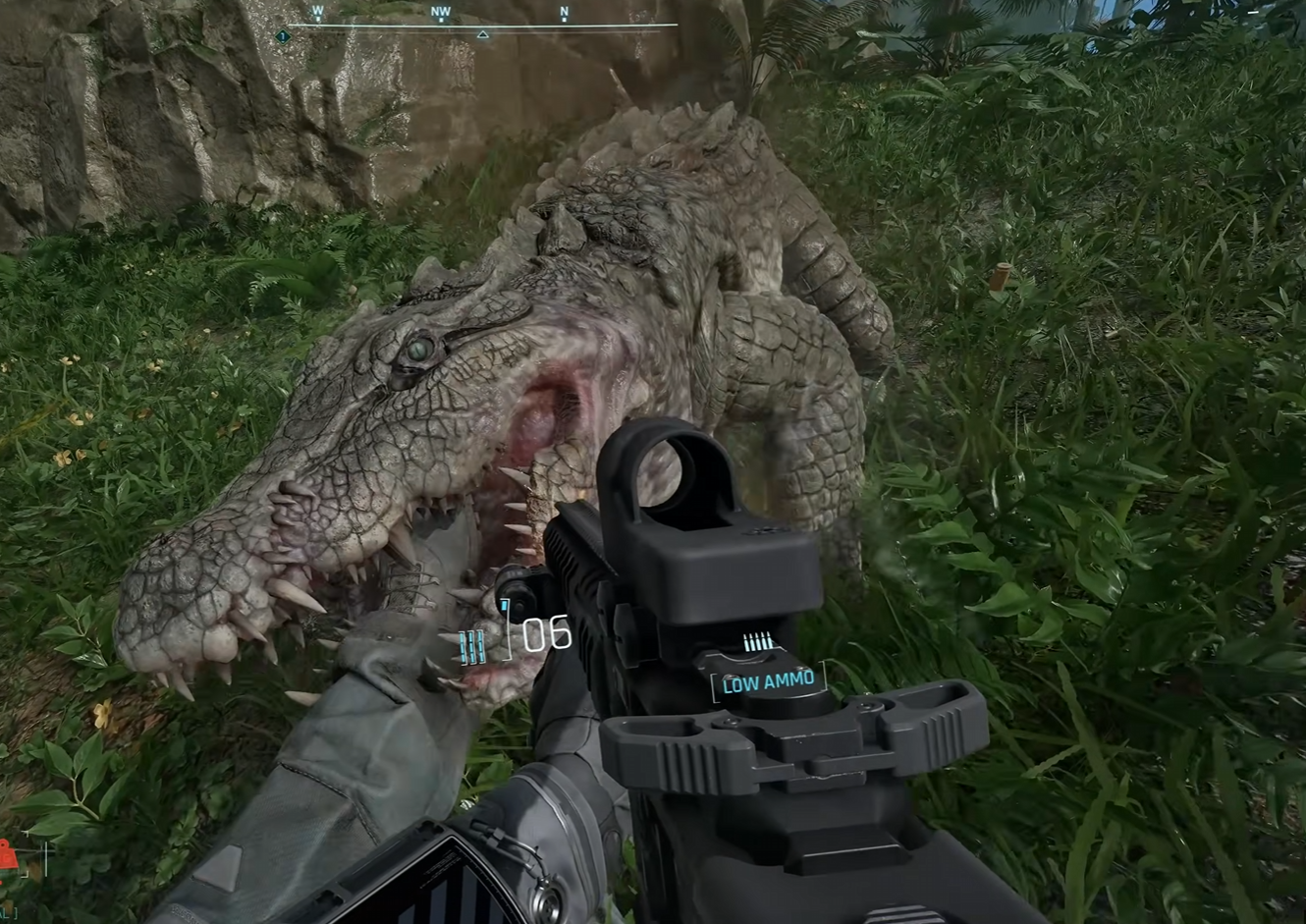1306x924 pixels.
Task: Click the compass heading bar
Action: pyautogui.click(x=481, y=24)
